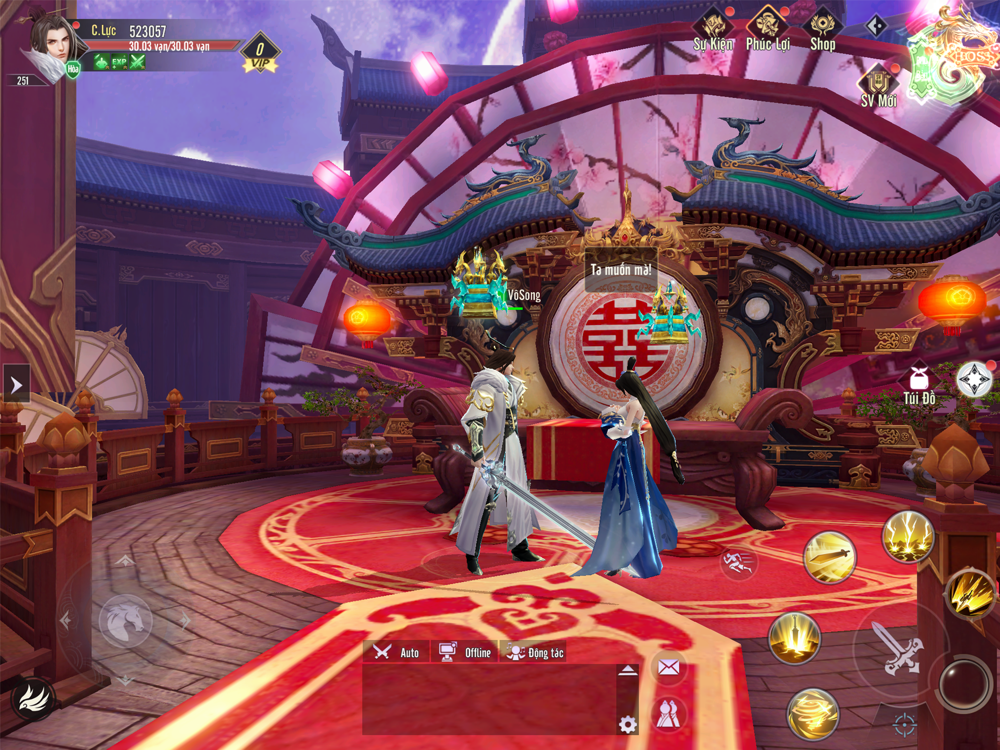
Task: Expand the chat box with arrow
Action: point(627,670)
